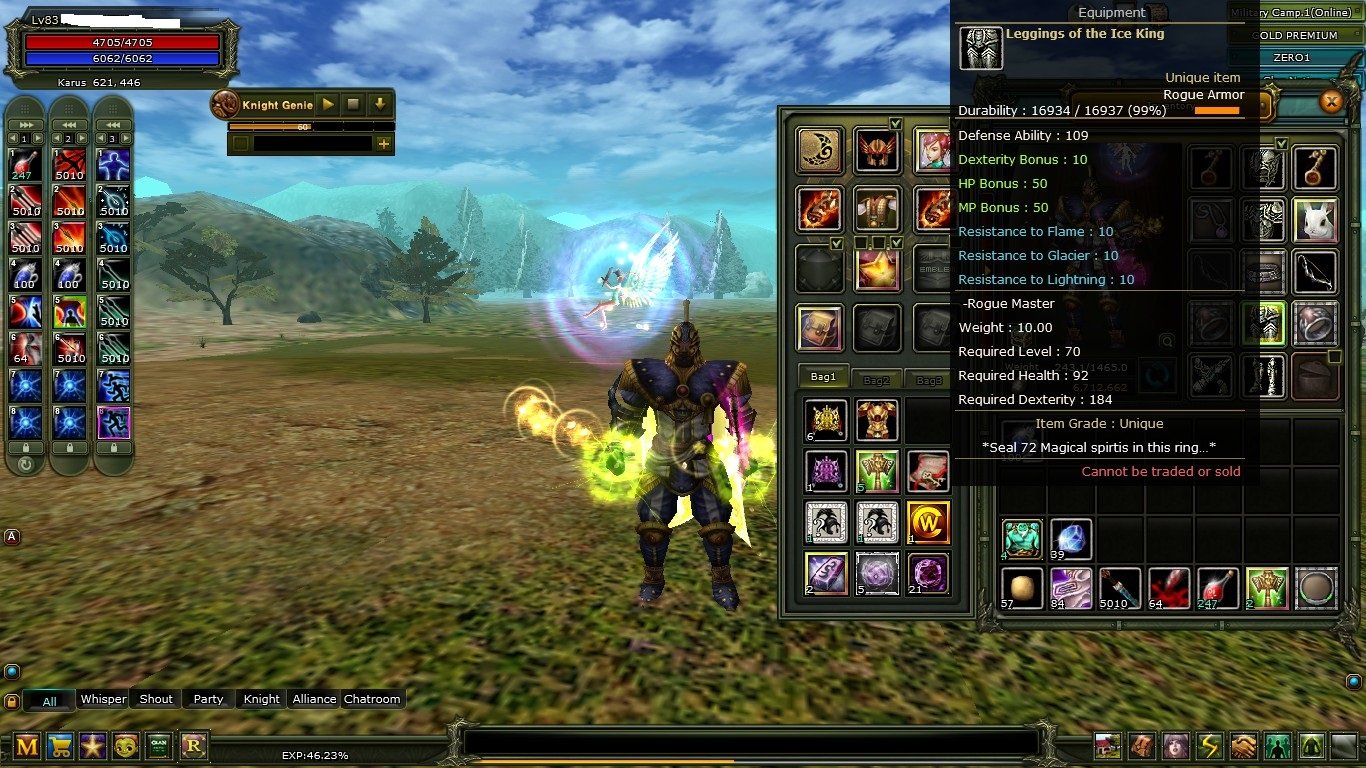This screenshot has width=1366, height=768.
Task: Click the golden M merchant icon
Action: pos(28,746)
